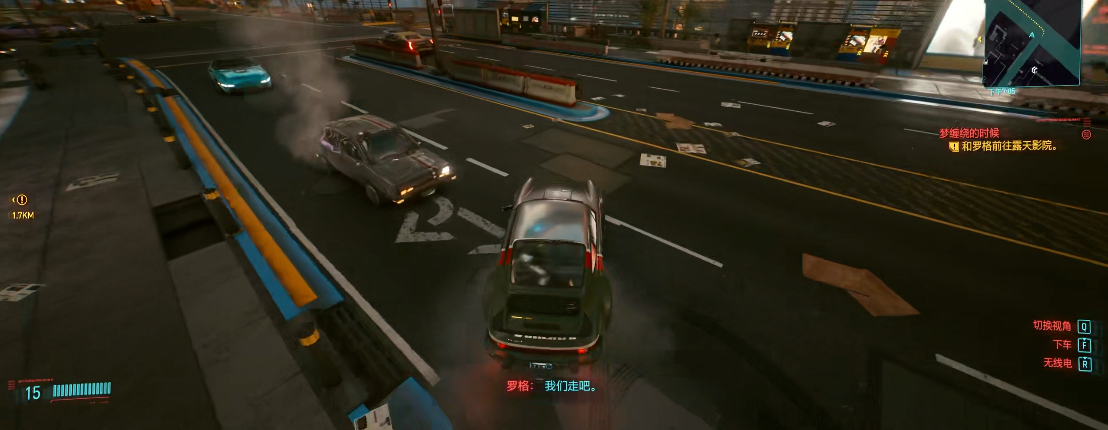Click the red circular icon below the minimap
This screenshot has width=1108, height=430.
[1086, 133]
